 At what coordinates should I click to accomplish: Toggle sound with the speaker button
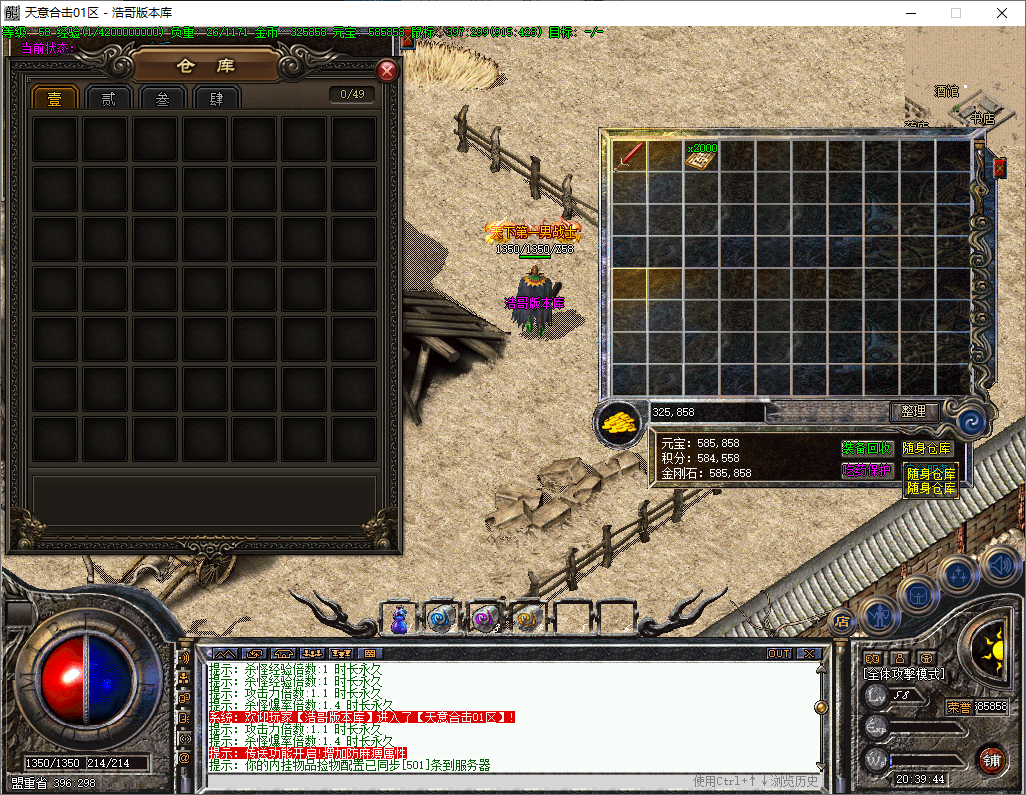point(1000,566)
